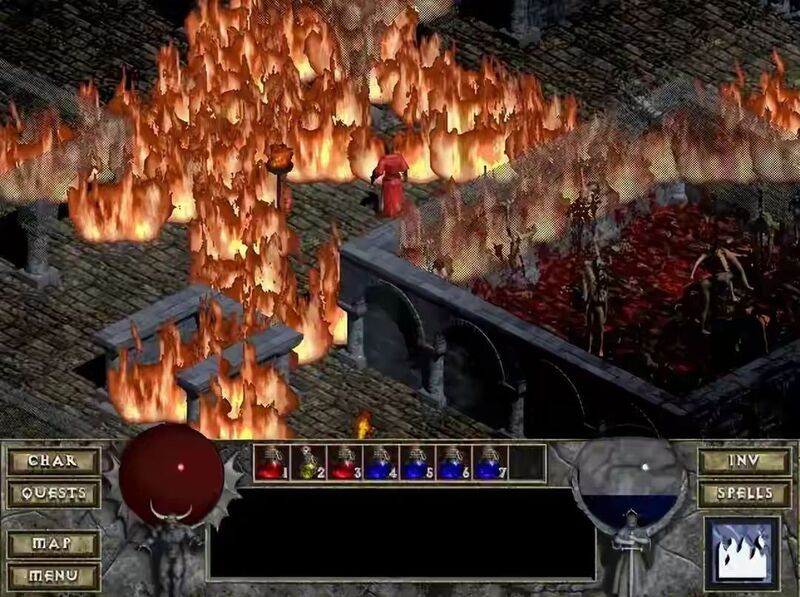The width and height of the screenshot is (800, 597).
Task: Drink the red potion in belt slot 3
Action: [x=344, y=463]
